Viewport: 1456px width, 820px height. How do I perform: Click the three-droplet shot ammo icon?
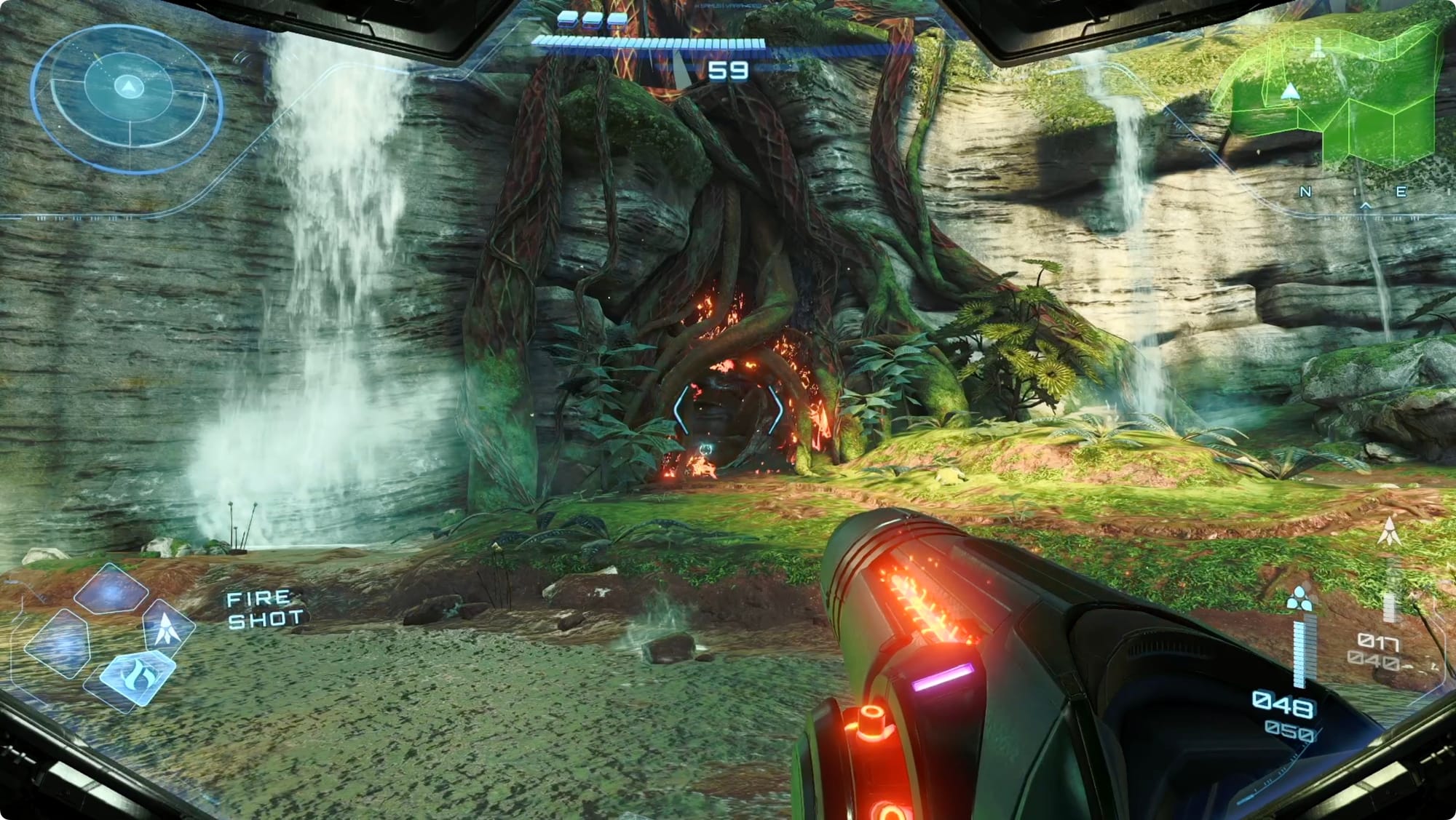click(x=1299, y=598)
